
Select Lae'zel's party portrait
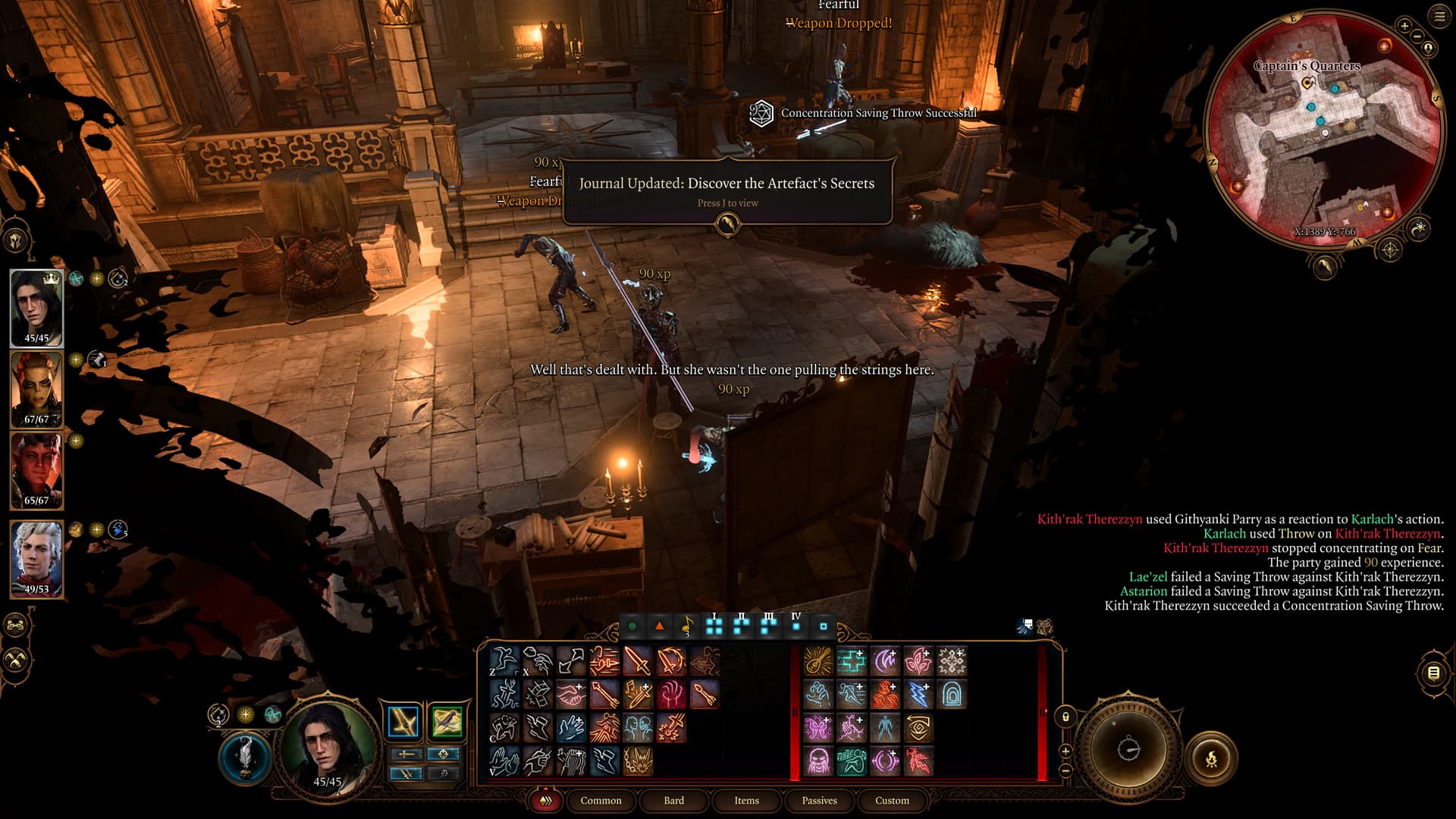click(x=36, y=389)
